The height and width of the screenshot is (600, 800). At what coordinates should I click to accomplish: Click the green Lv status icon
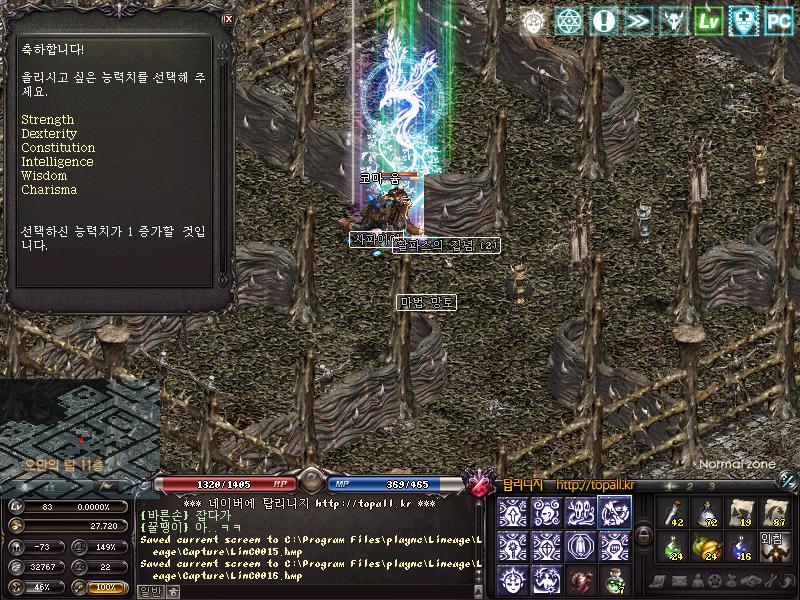[709, 21]
